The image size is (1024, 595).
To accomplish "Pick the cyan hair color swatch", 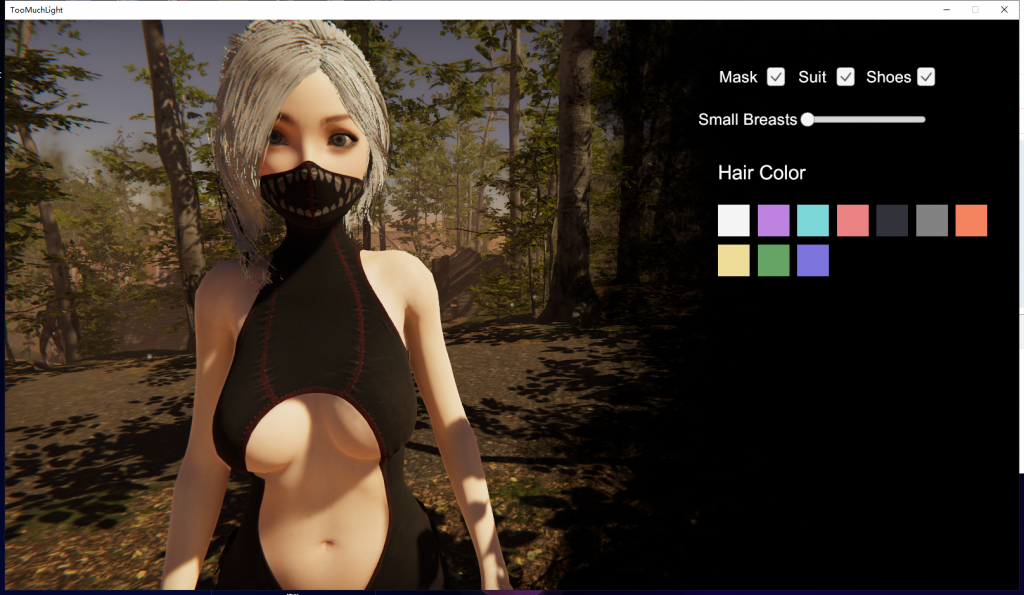I will click(x=813, y=220).
